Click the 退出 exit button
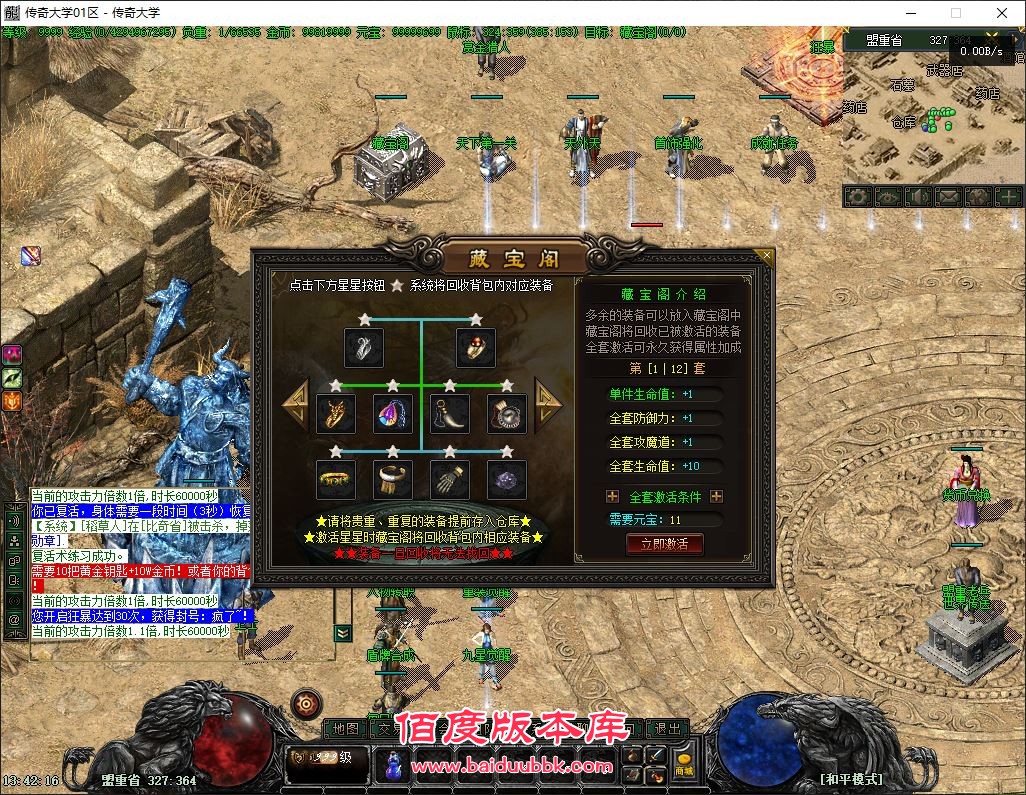Viewport: 1026px width, 795px height. point(666,729)
